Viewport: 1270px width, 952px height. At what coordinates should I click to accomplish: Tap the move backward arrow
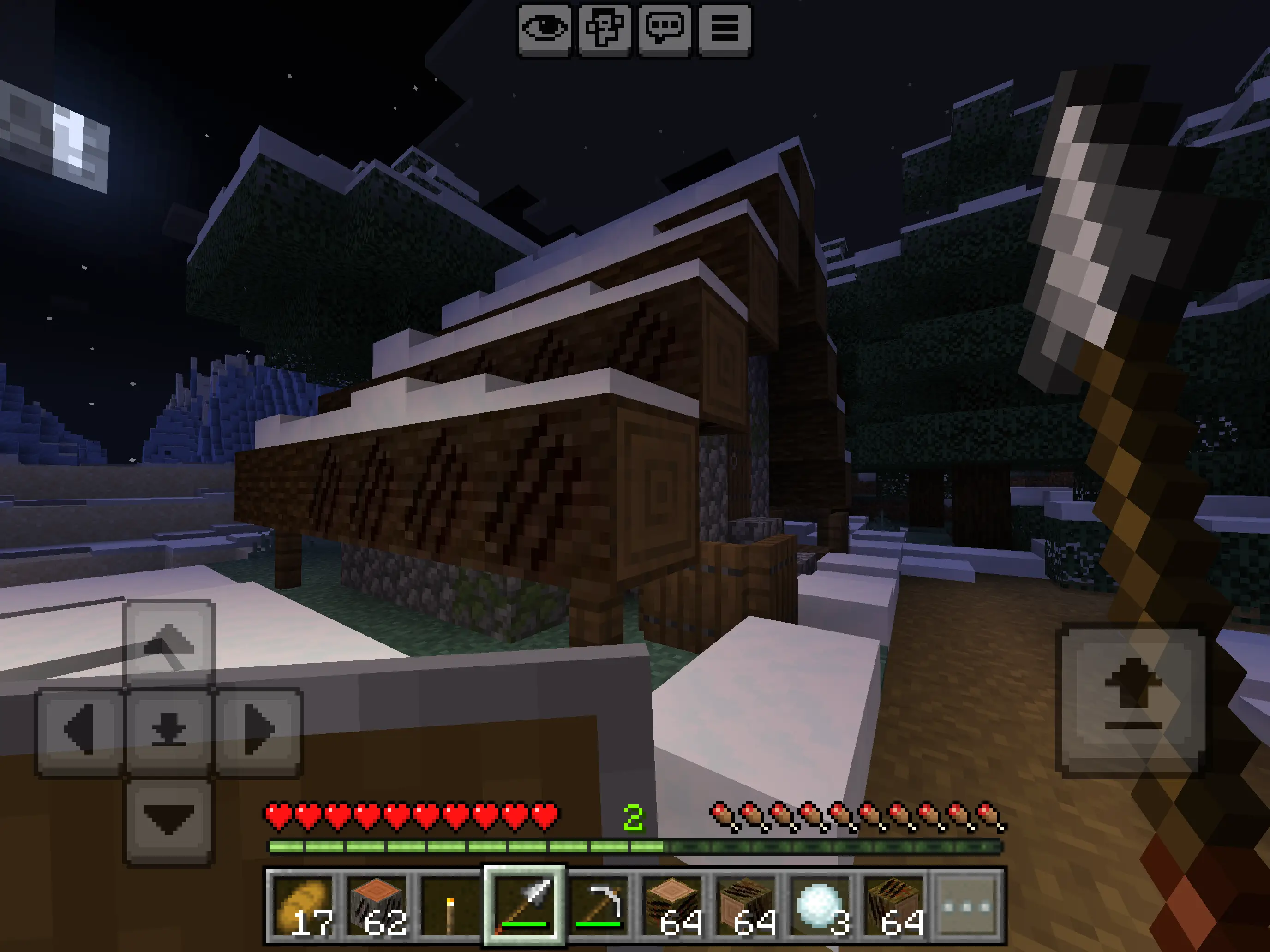[x=168, y=820]
